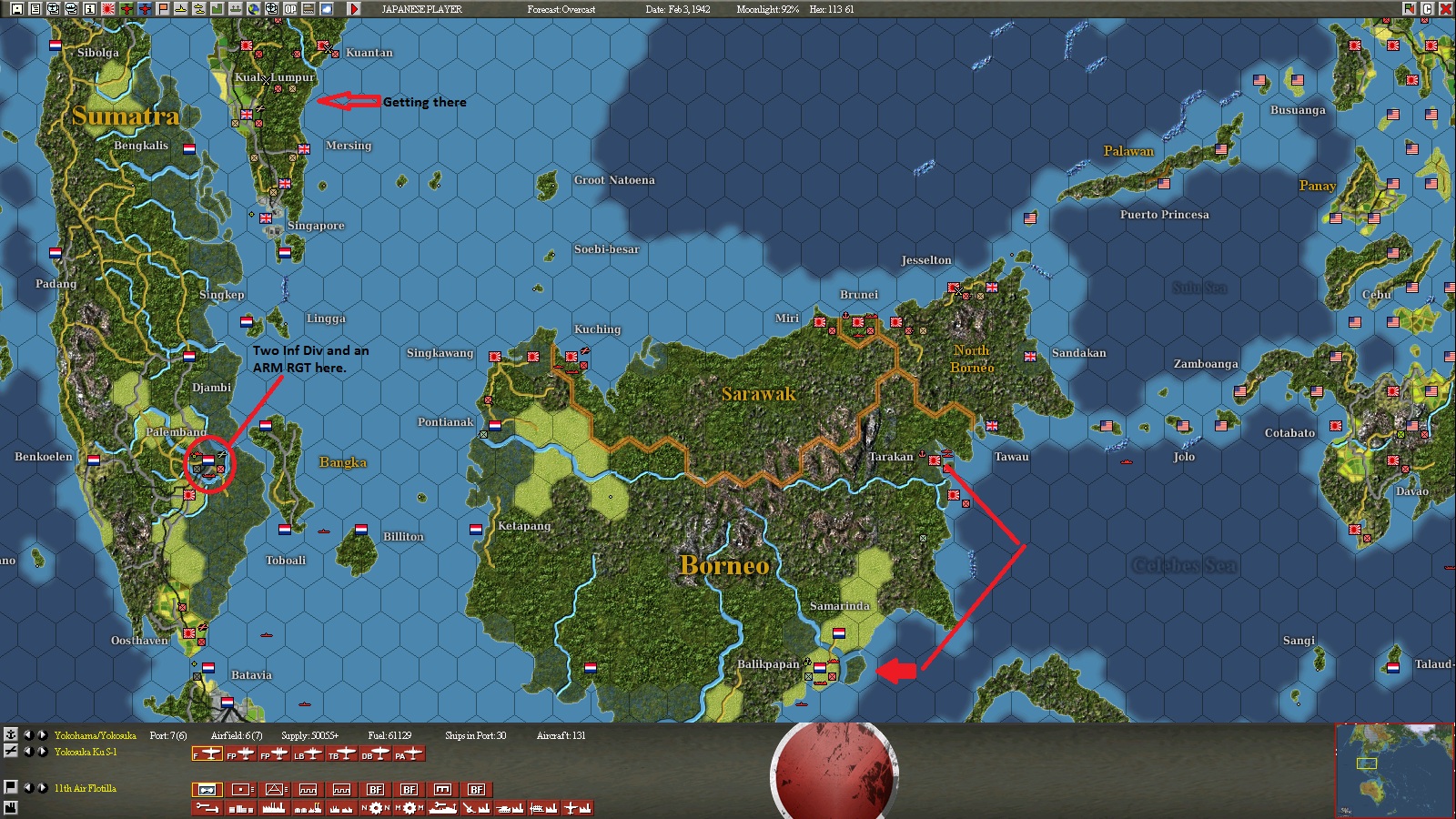This screenshot has width=1456, height=819.
Task: Open the weather overlay cloud icon
Action: pos(325,9)
